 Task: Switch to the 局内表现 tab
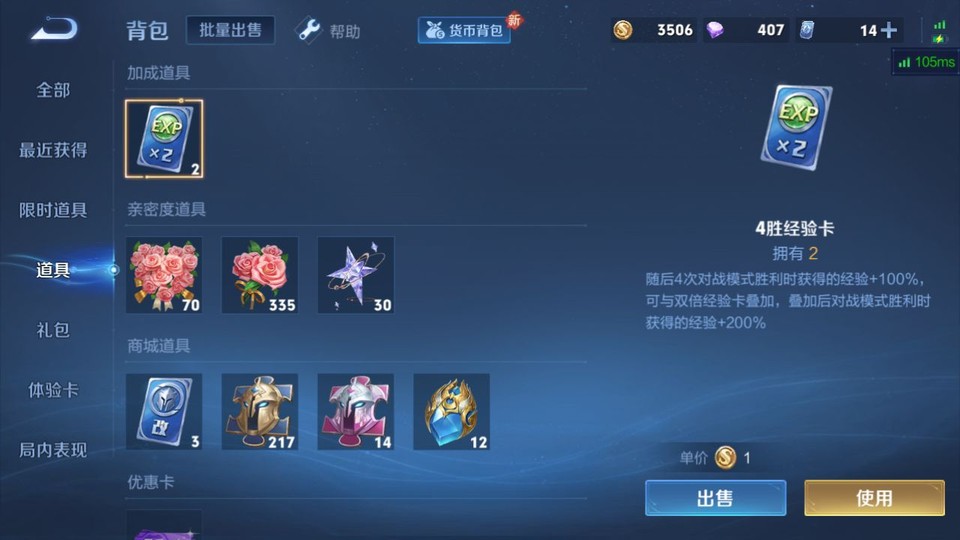point(53,450)
